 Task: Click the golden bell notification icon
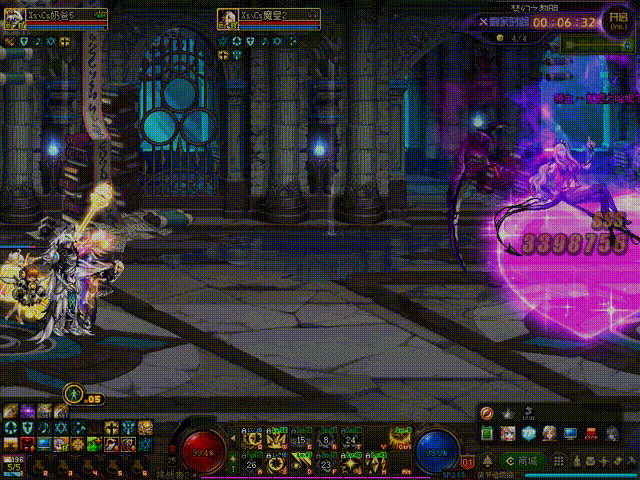487,461
